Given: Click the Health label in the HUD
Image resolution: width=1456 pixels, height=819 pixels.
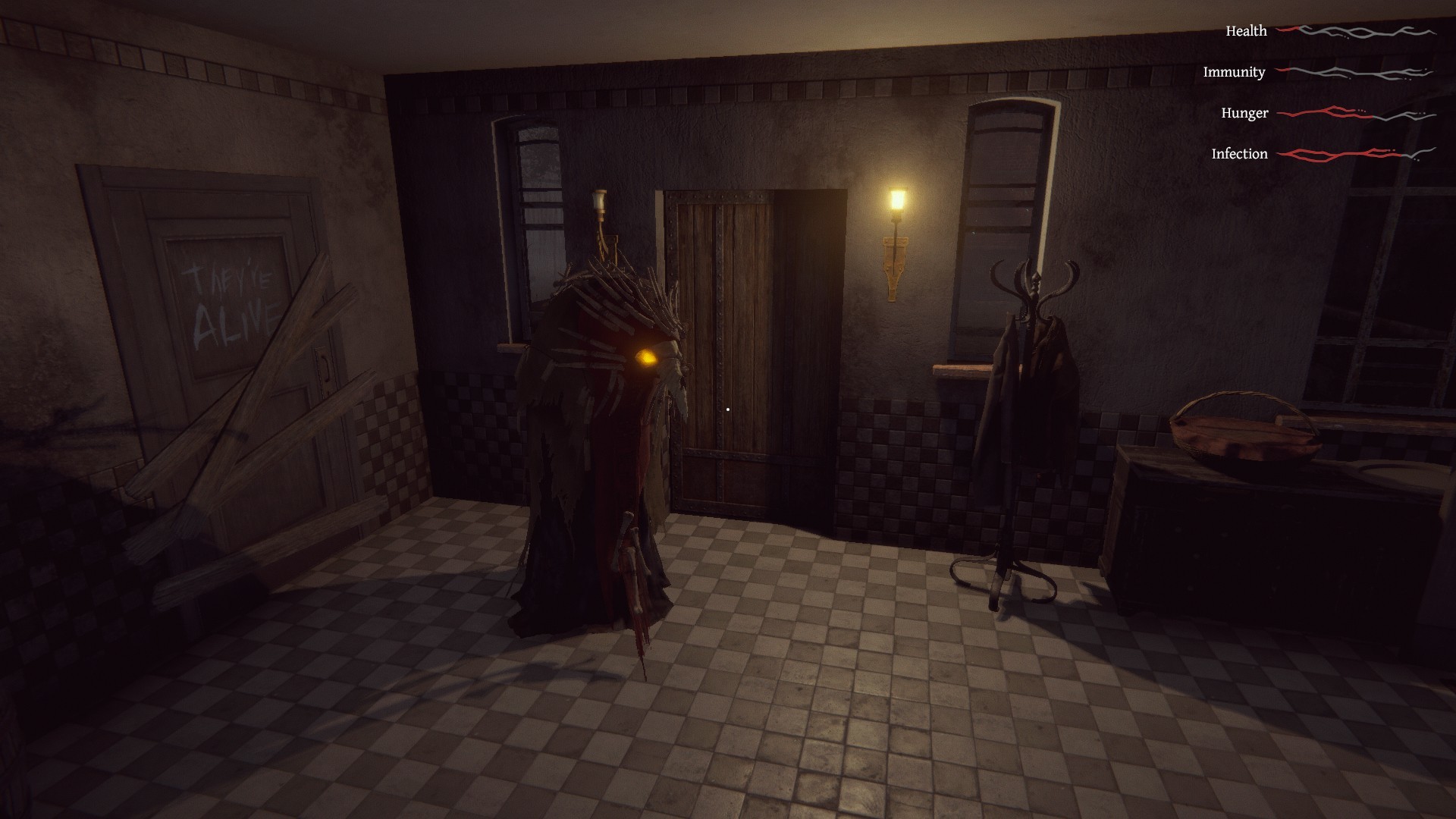Looking at the screenshot, I should click(1246, 30).
